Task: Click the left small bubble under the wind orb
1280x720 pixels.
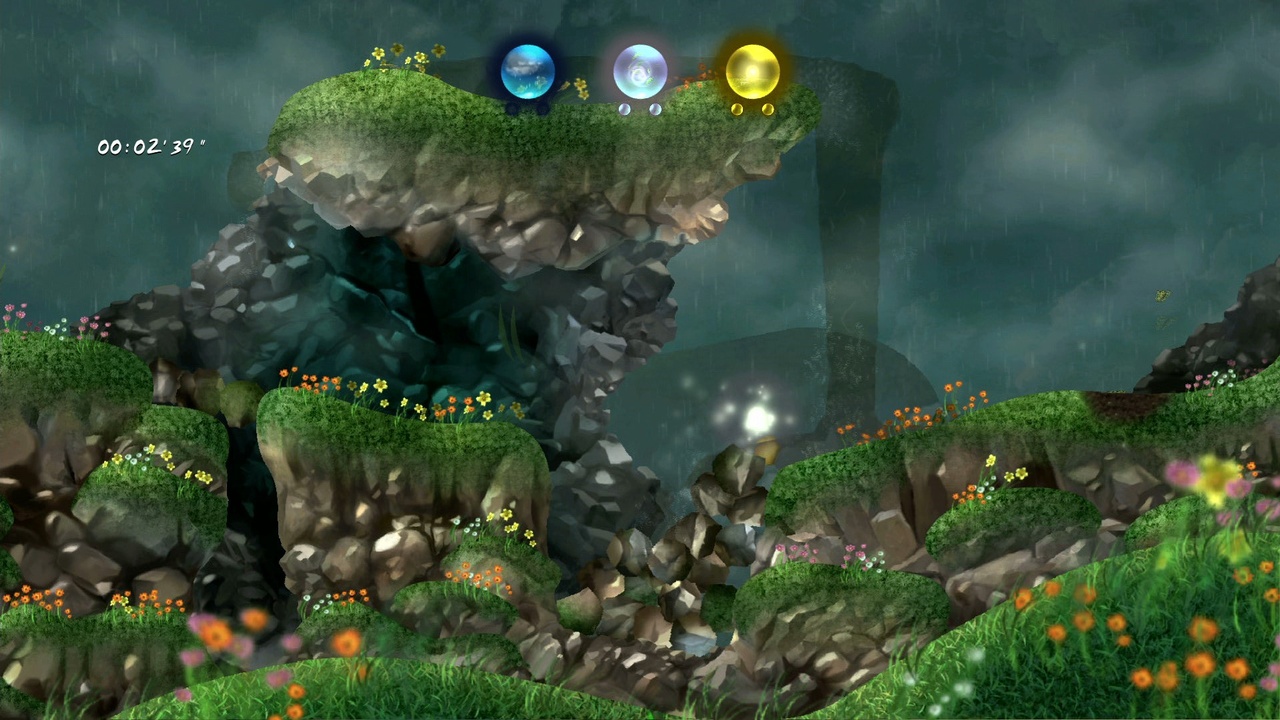Action: (624, 109)
